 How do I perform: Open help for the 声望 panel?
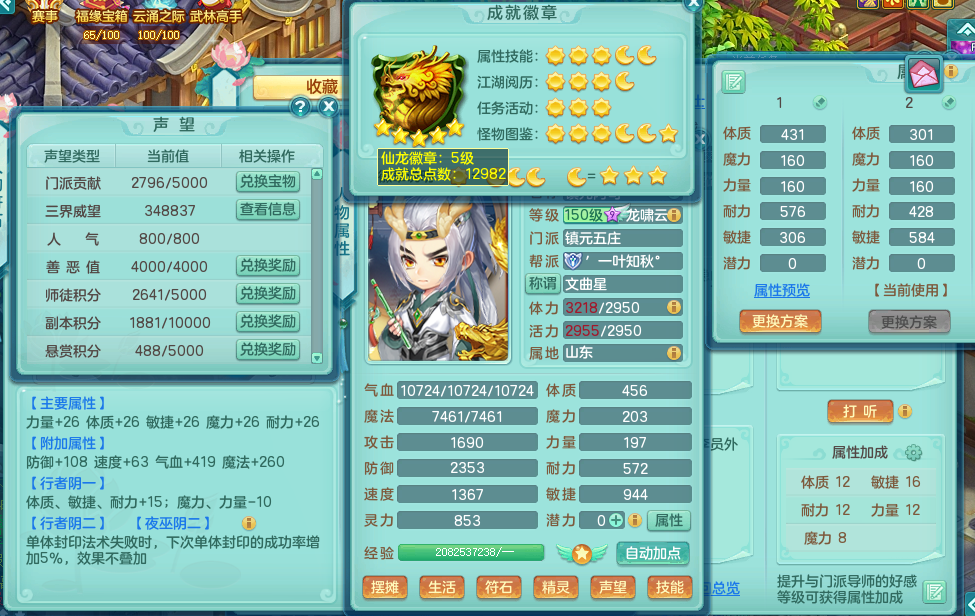[x=300, y=107]
